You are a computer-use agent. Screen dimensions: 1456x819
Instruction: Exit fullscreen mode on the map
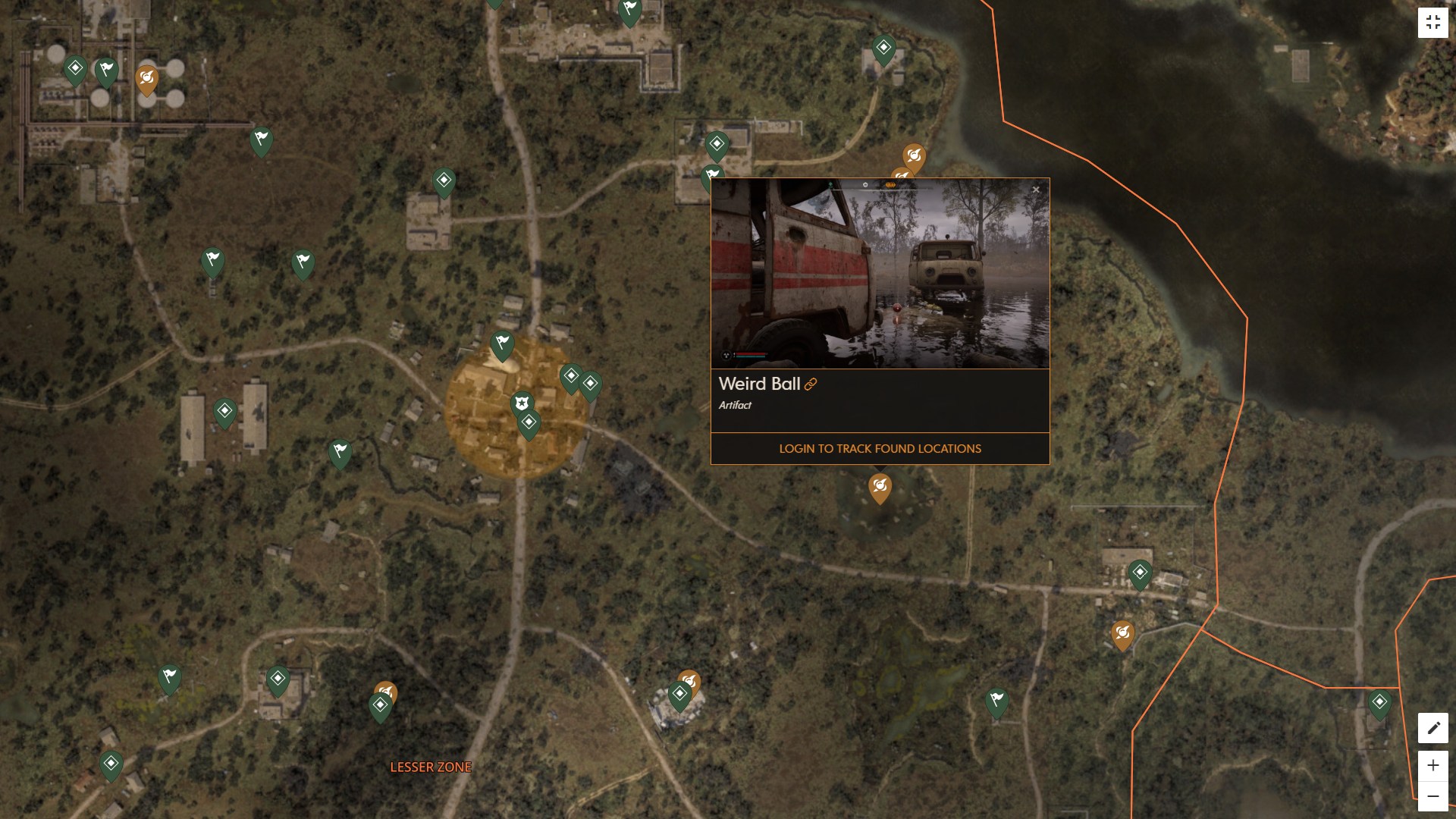click(x=1433, y=22)
